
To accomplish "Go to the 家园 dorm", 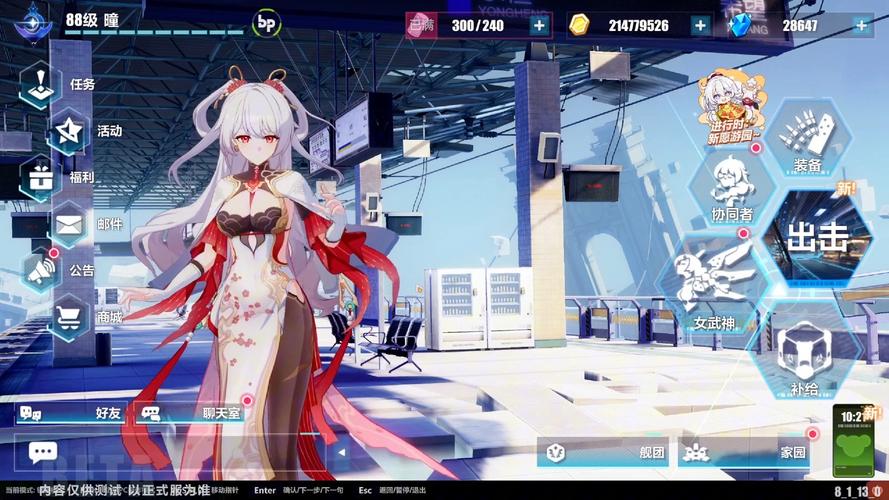I will 745,452.
